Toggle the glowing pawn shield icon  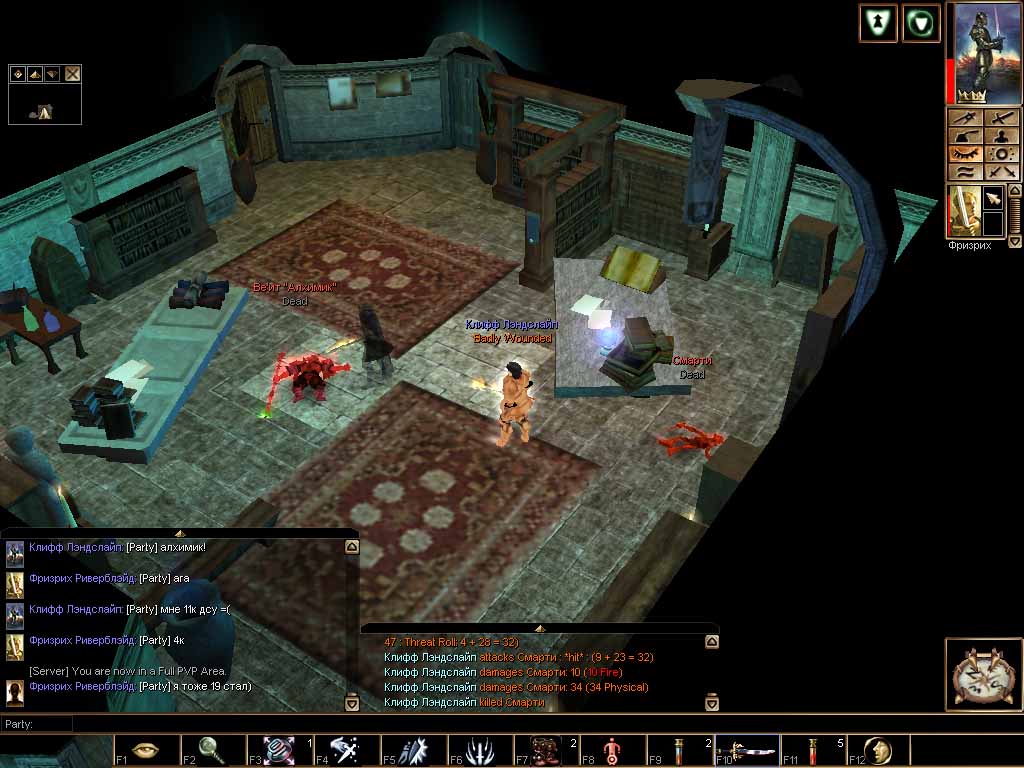click(x=877, y=23)
